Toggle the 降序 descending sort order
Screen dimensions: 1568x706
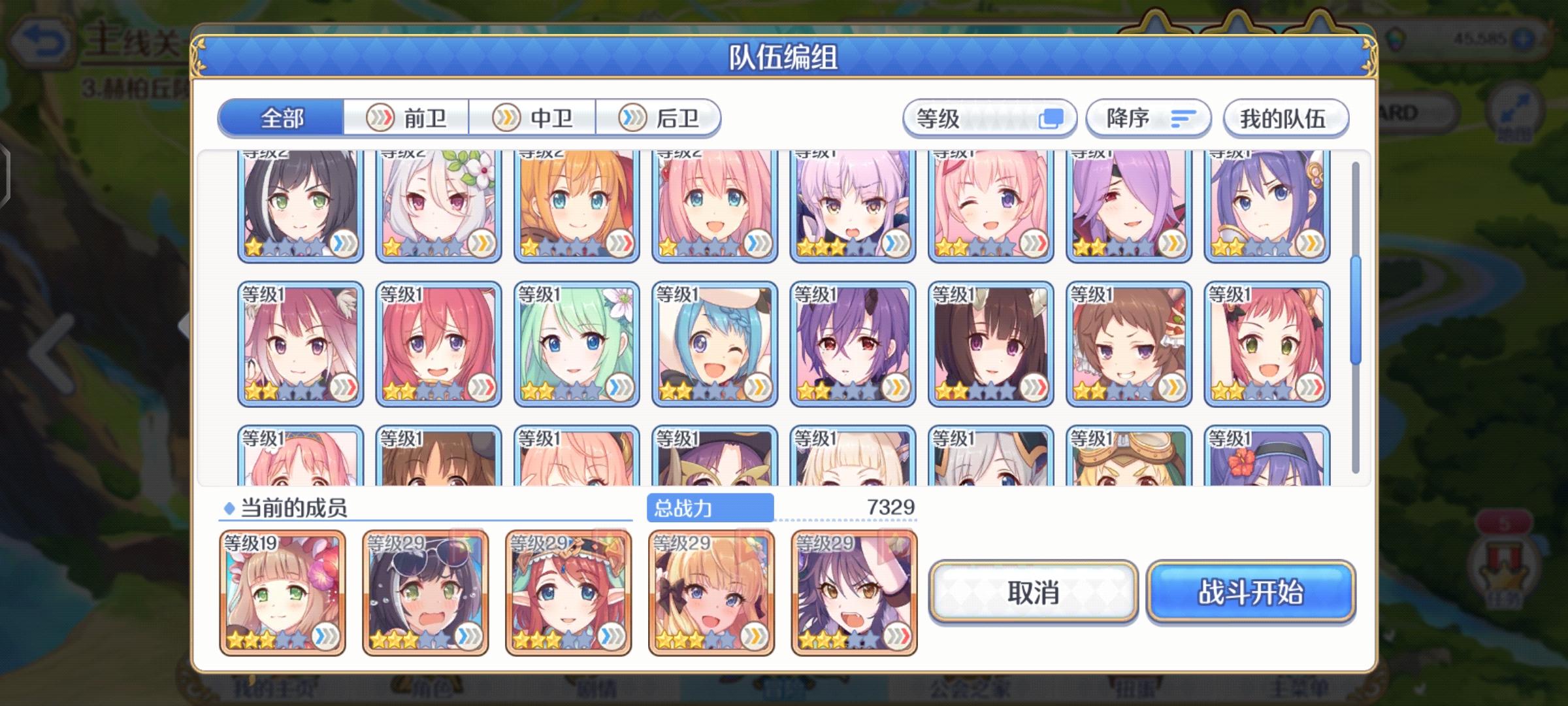1147,118
